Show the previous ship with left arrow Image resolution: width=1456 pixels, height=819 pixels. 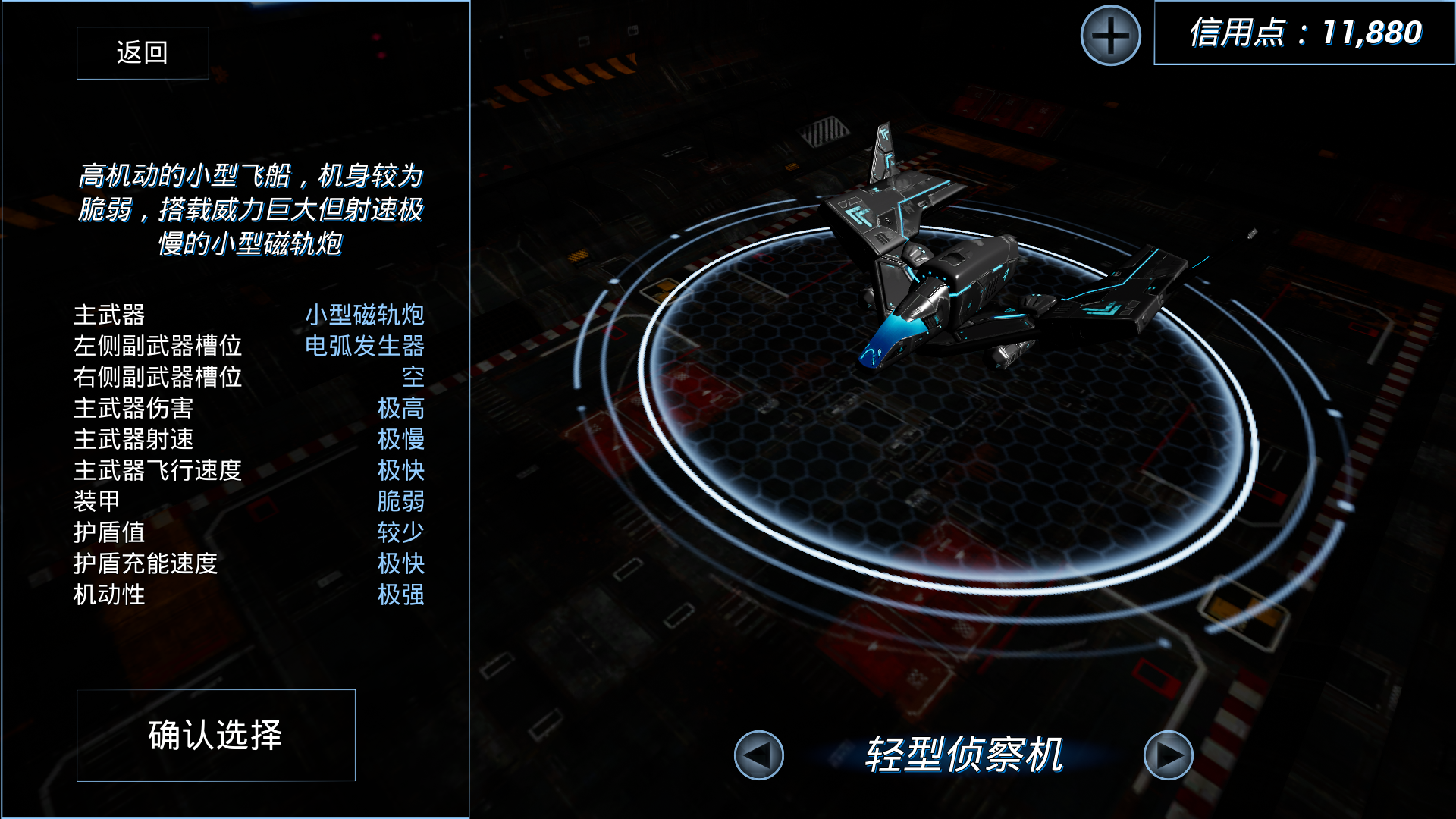point(758,755)
